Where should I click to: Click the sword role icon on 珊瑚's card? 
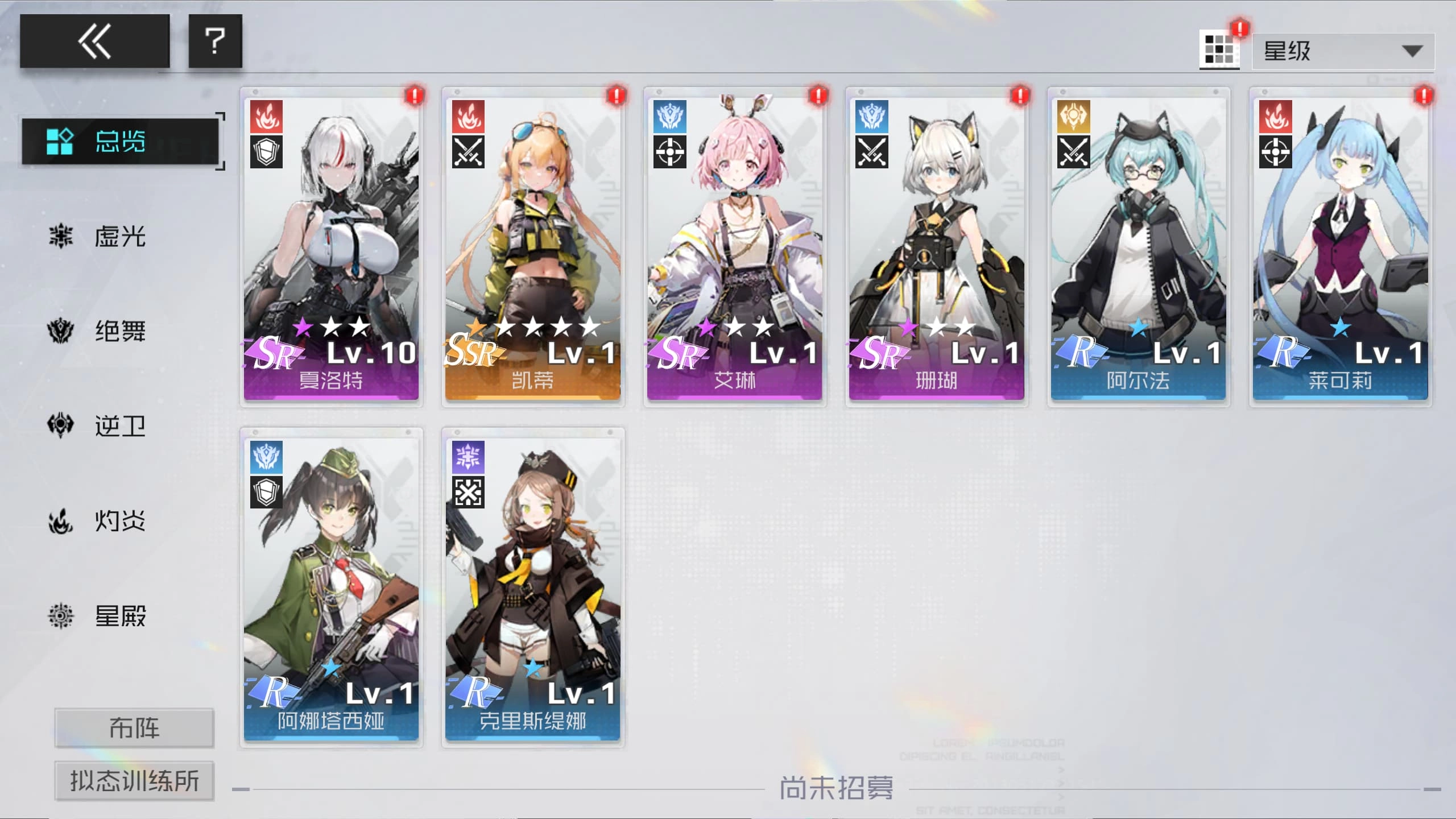coord(871,152)
